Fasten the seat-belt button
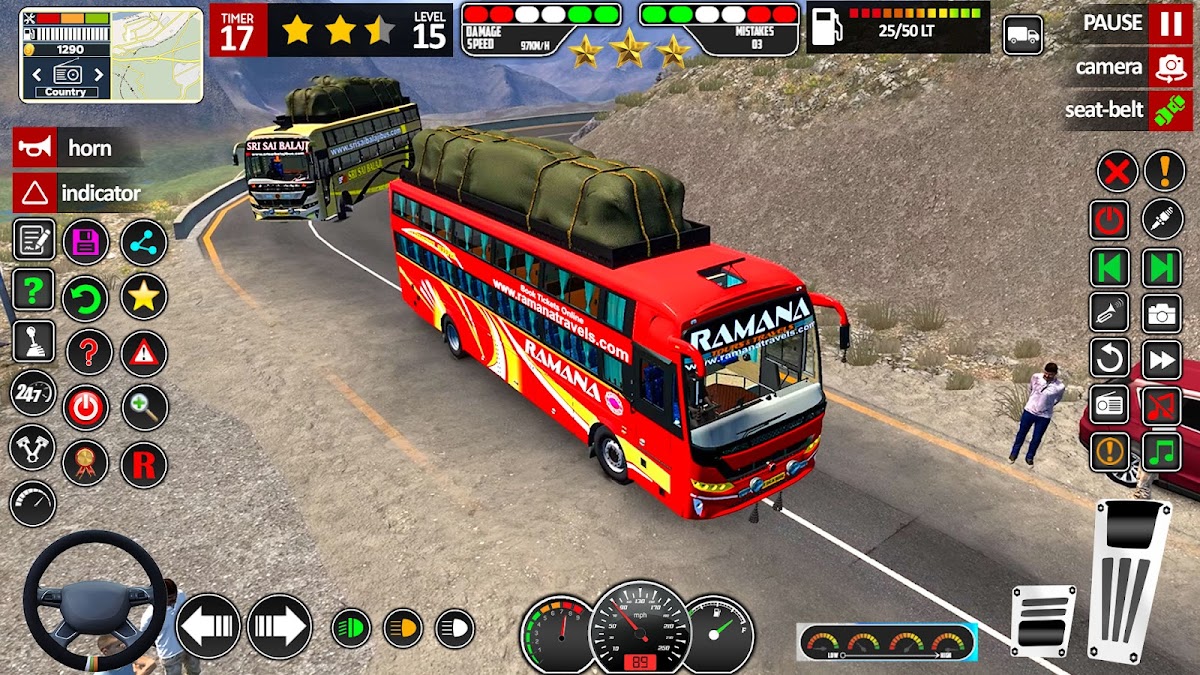Viewport: 1200px width, 675px height. click(x=1169, y=110)
